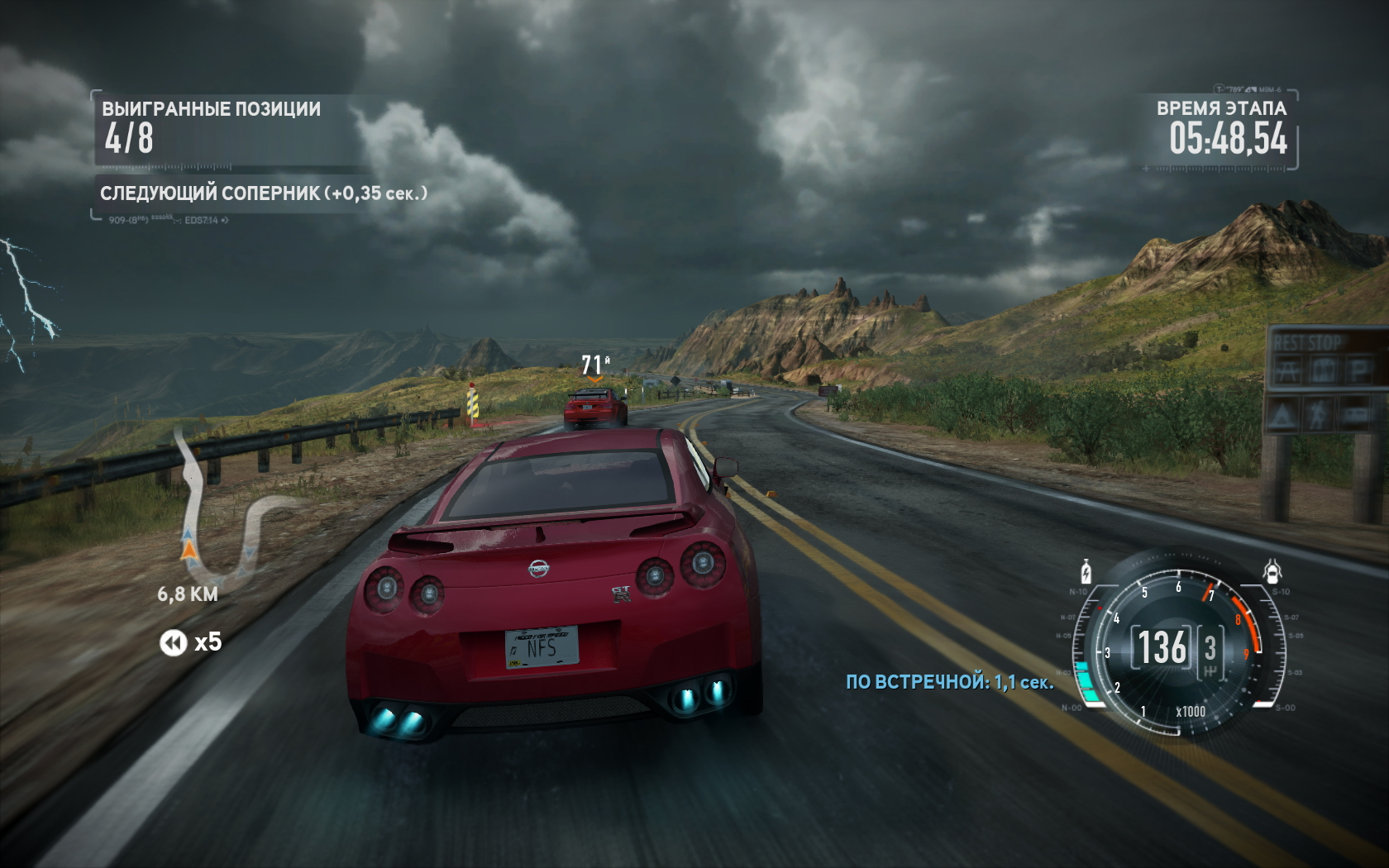This screenshot has width=1389, height=868.
Task: Activate the rewind arrows icon
Action: point(174,642)
